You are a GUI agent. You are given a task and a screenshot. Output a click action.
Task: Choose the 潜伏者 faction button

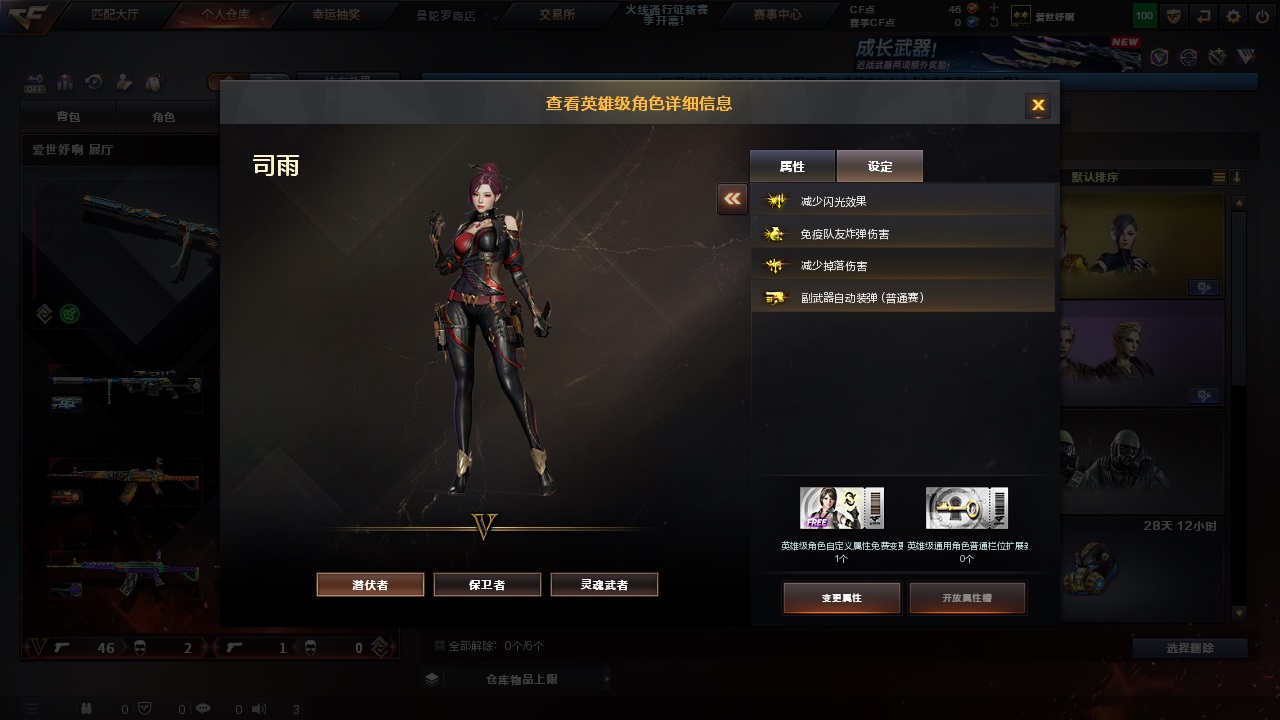point(370,585)
